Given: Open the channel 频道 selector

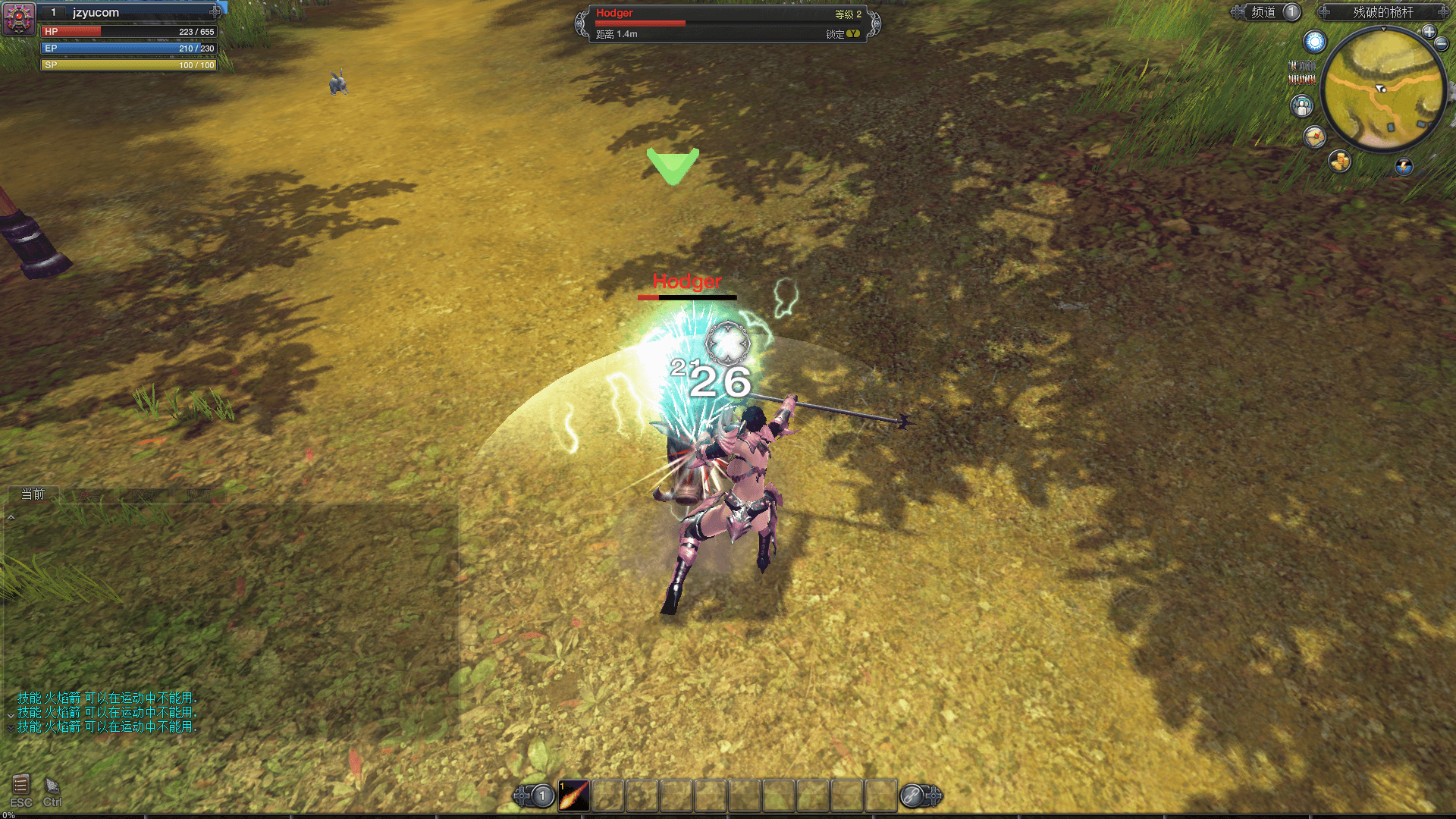Looking at the screenshot, I should click(1264, 12).
